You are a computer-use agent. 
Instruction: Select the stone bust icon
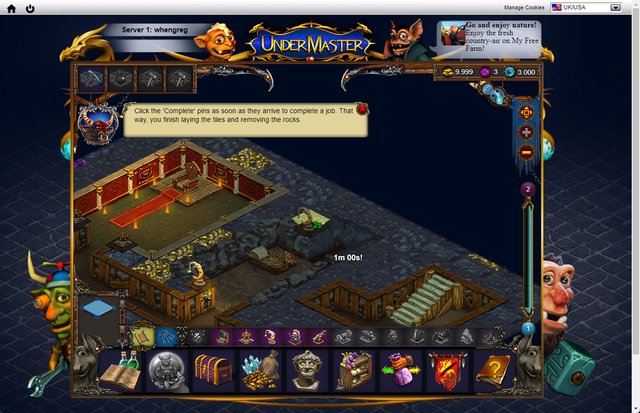(308, 371)
